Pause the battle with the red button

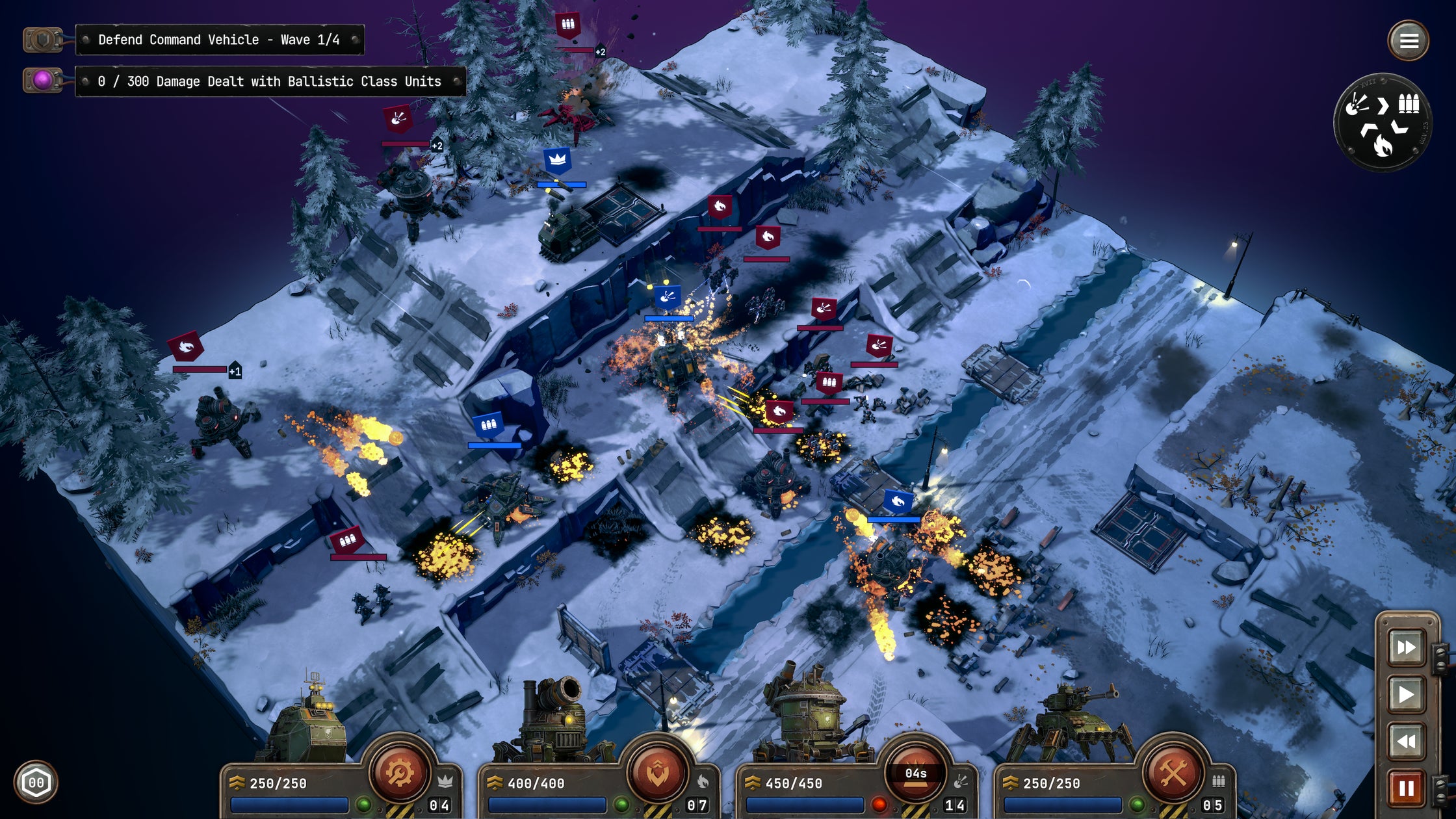(x=1406, y=788)
